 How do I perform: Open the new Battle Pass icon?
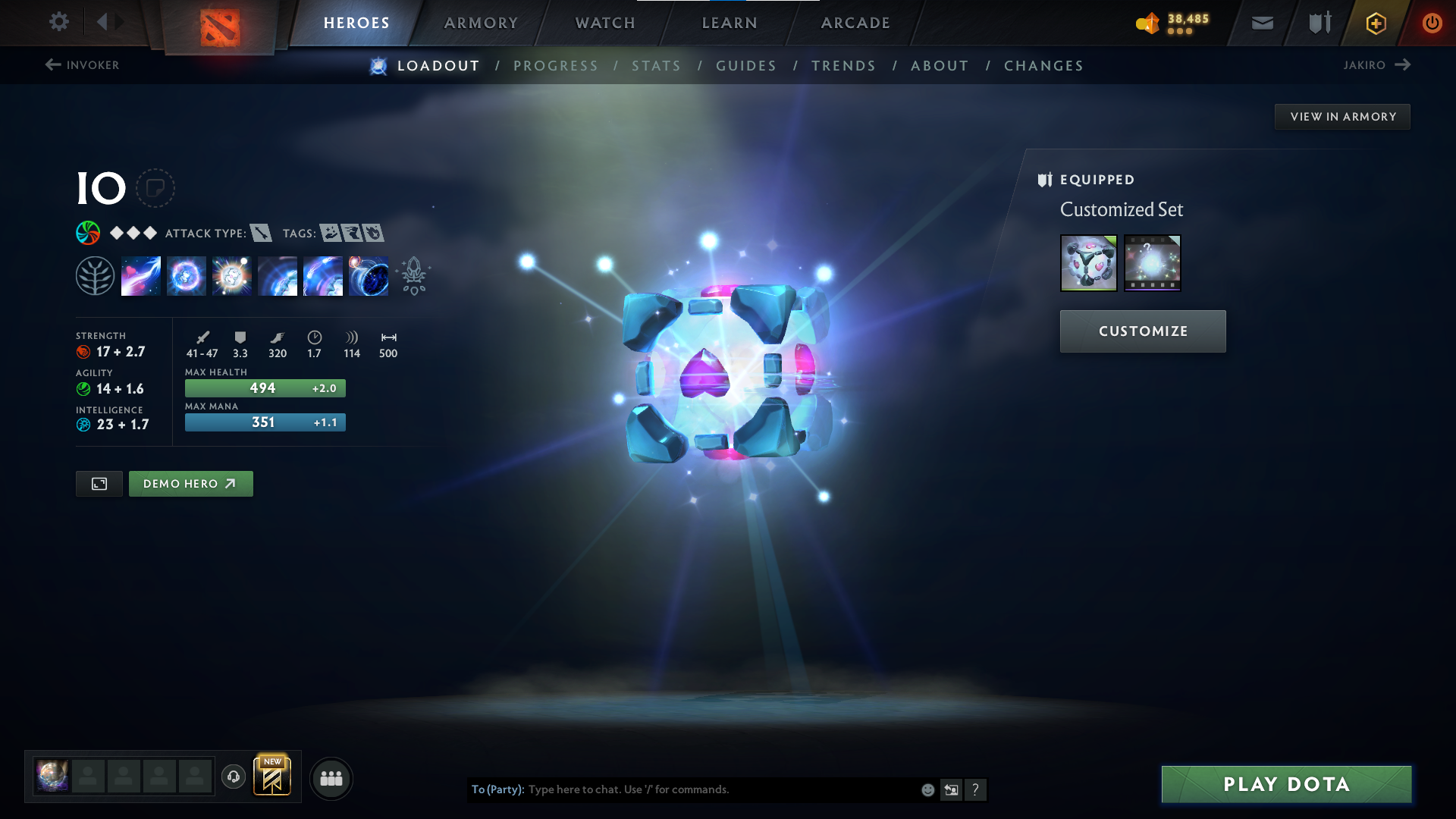point(273,777)
